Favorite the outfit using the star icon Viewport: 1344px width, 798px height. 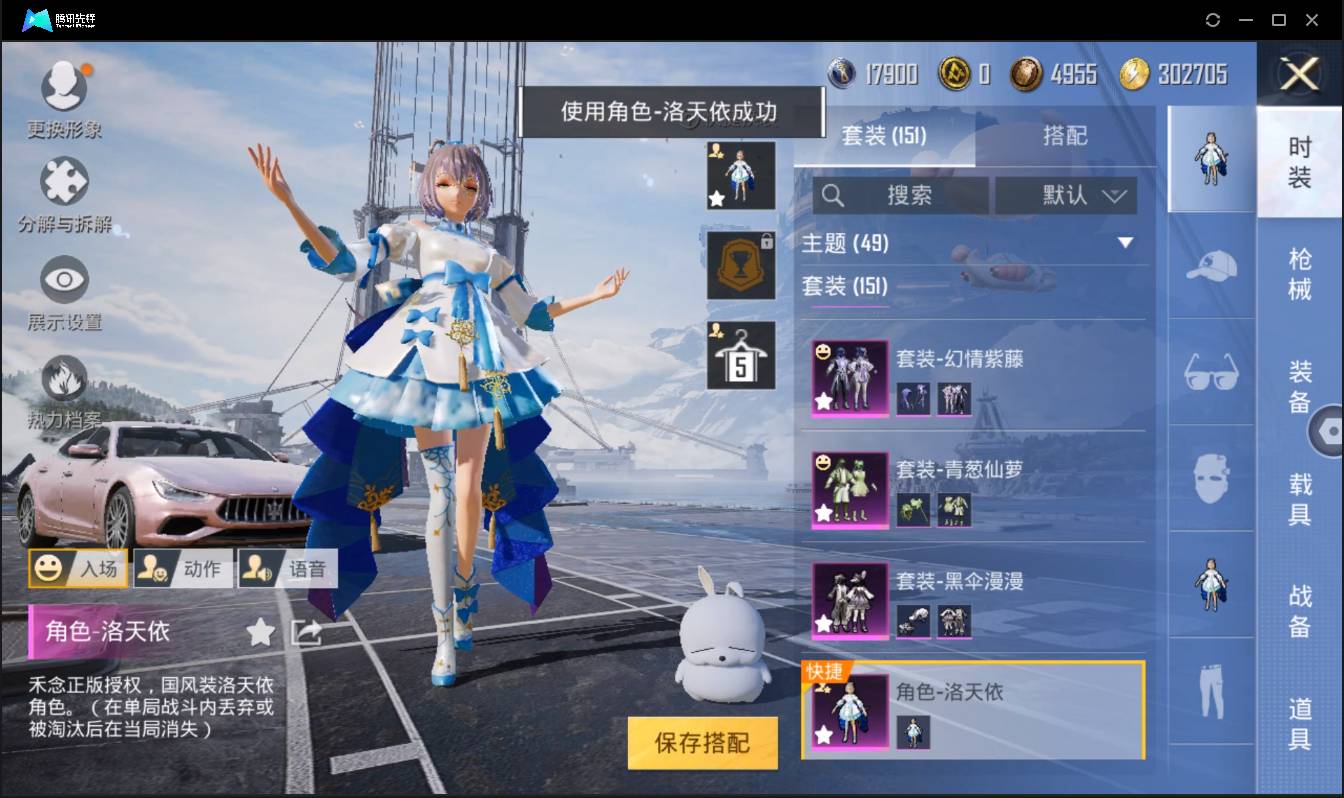click(259, 632)
